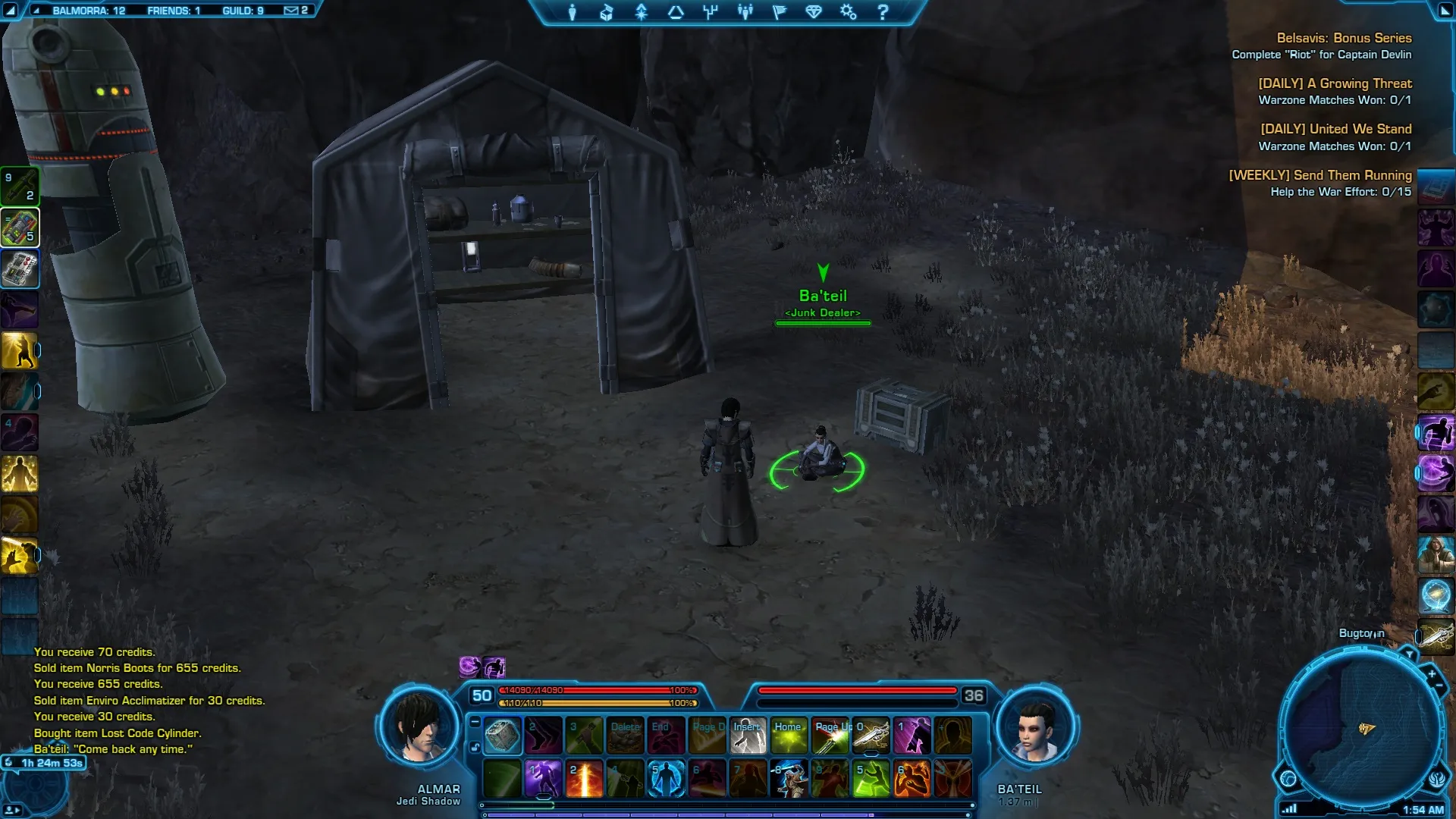Open the help question mark menu
Image resolution: width=1456 pixels, height=819 pixels.
click(883, 12)
